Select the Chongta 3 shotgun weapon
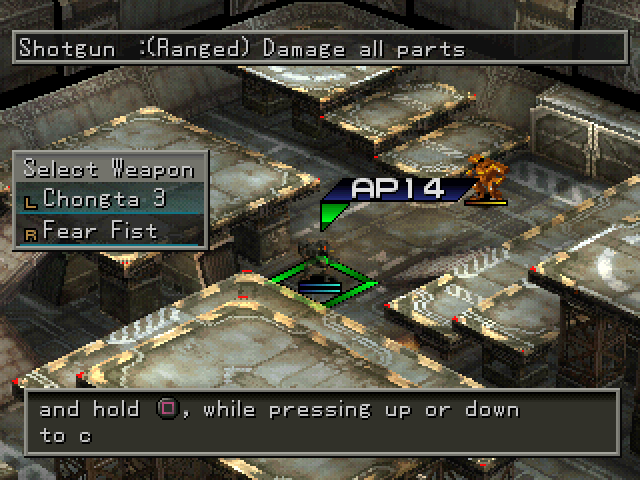This screenshot has width=640, height=480. tap(104, 198)
